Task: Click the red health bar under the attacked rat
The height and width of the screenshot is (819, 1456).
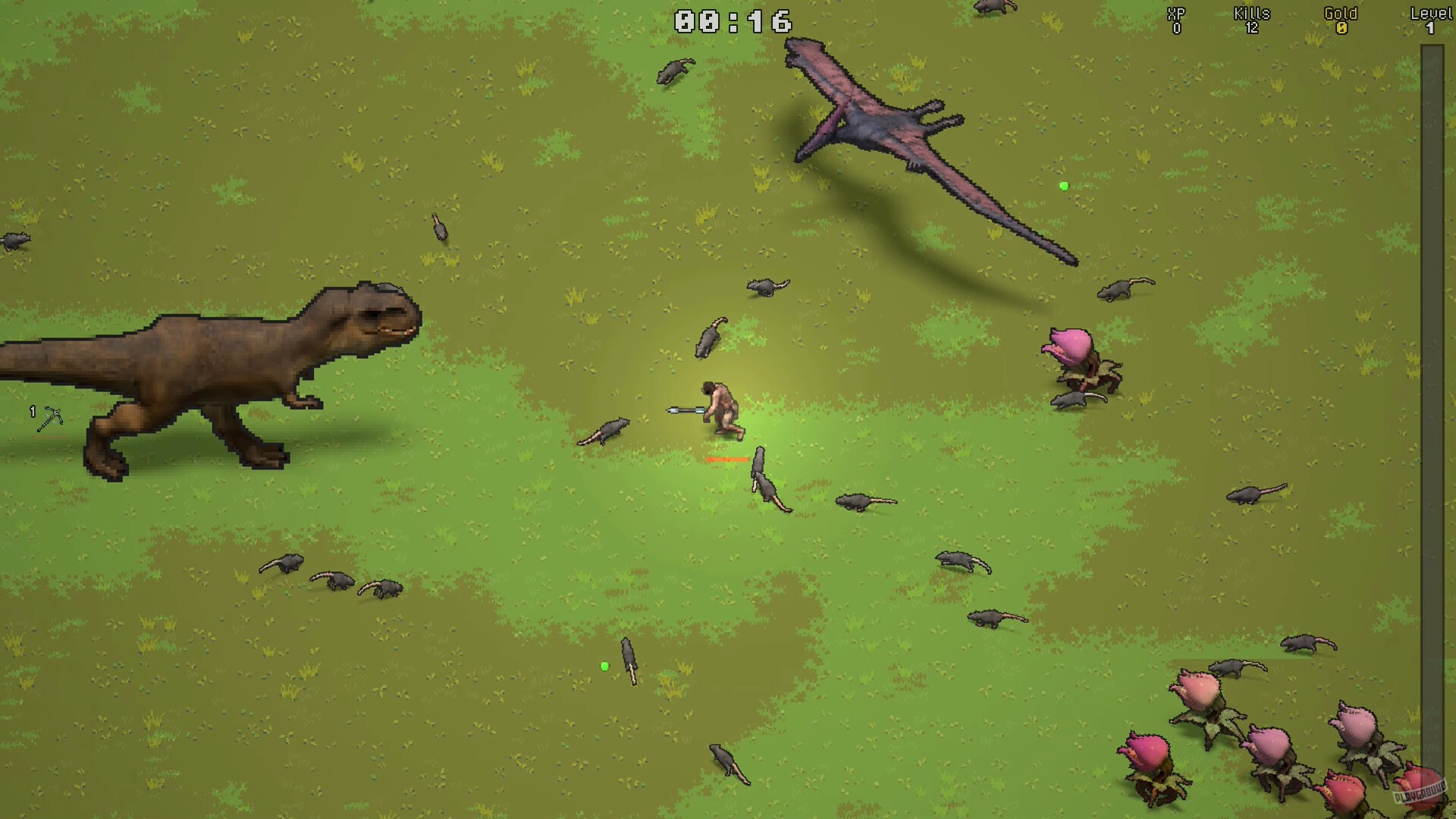Action: click(x=726, y=459)
